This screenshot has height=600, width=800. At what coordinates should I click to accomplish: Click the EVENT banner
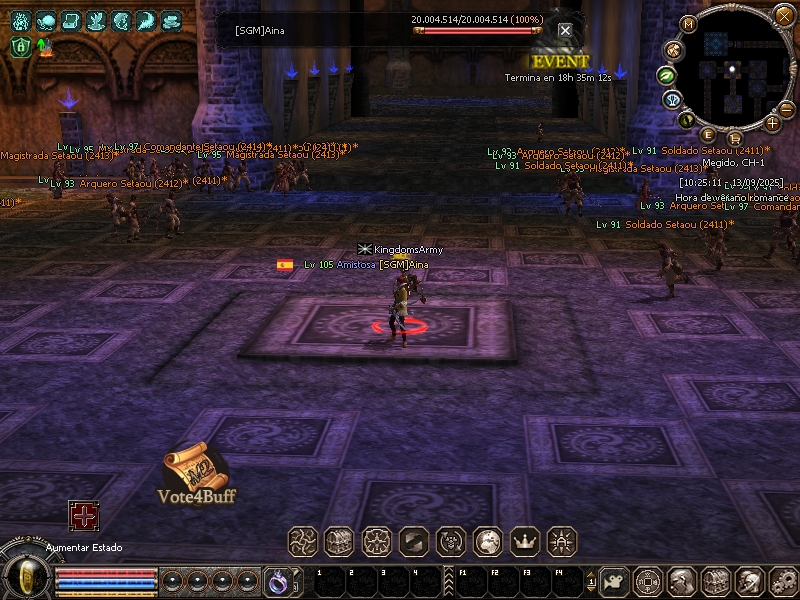pyautogui.click(x=559, y=61)
